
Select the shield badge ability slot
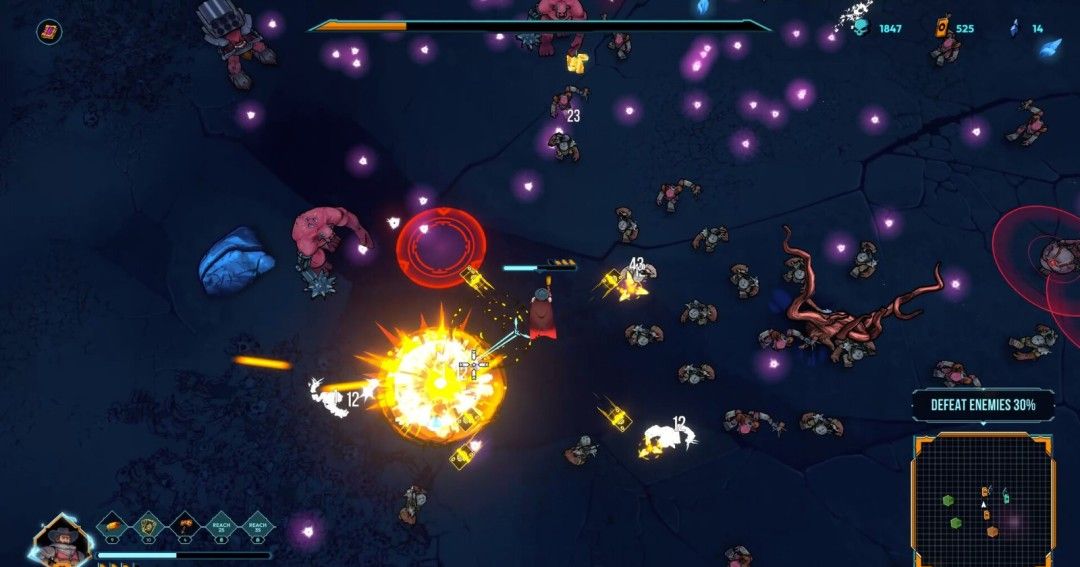pos(149,525)
